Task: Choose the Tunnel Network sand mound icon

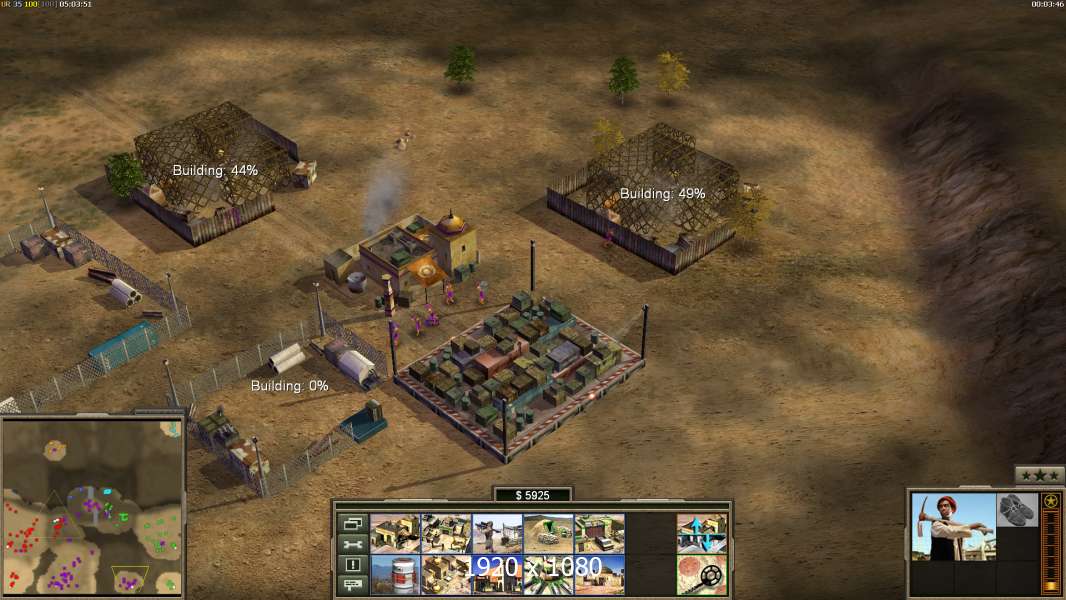Action: [548, 534]
